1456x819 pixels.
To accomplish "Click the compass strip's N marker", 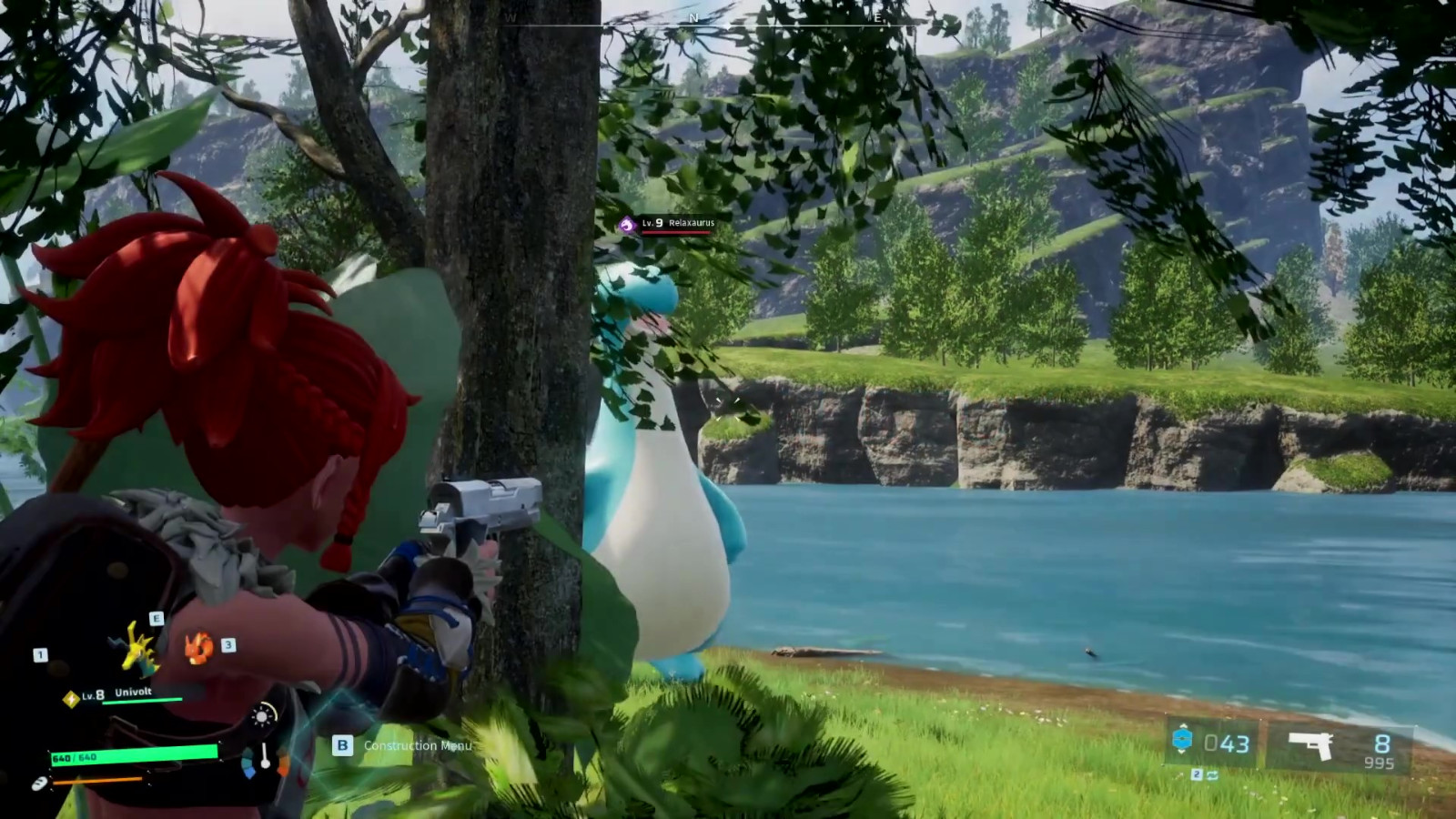I will coord(694,17).
